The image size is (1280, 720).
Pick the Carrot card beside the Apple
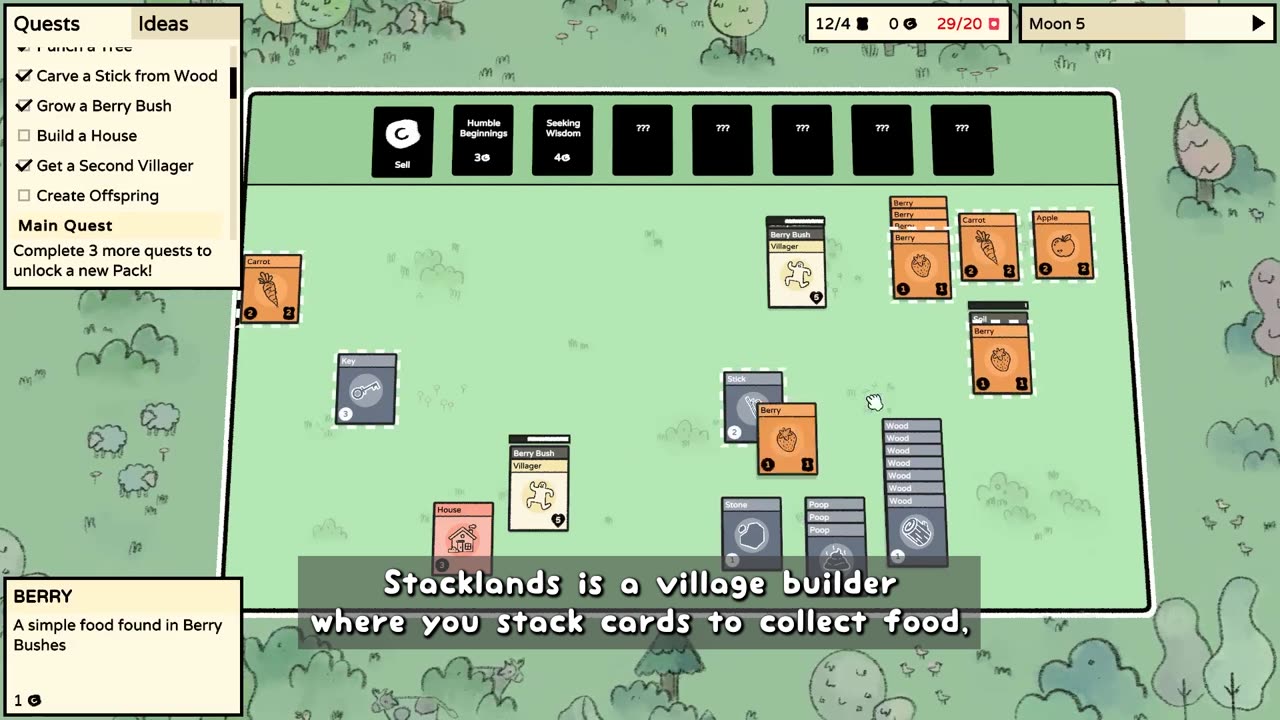click(988, 248)
